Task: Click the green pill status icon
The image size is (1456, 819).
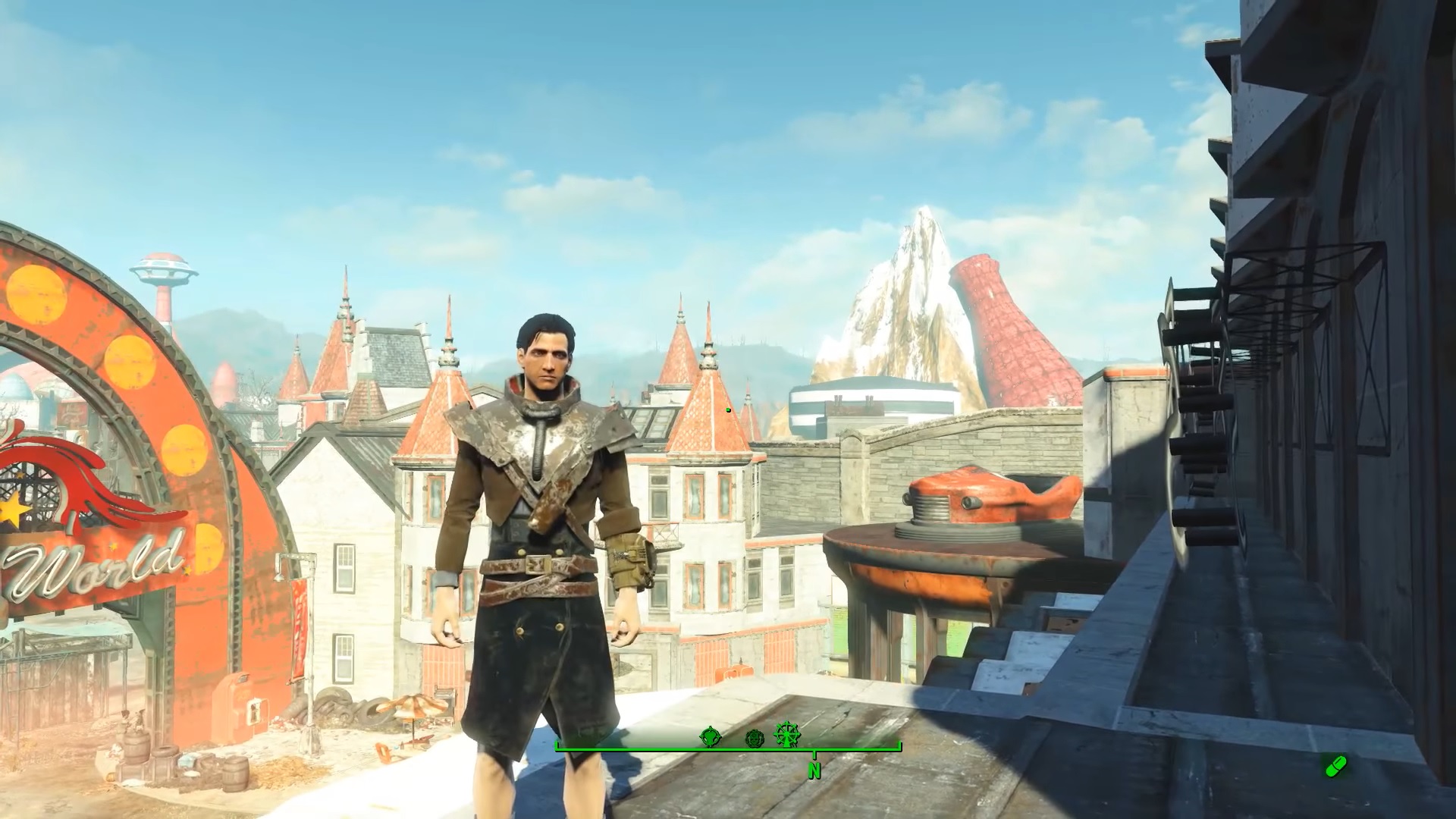Action: tap(1335, 766)
